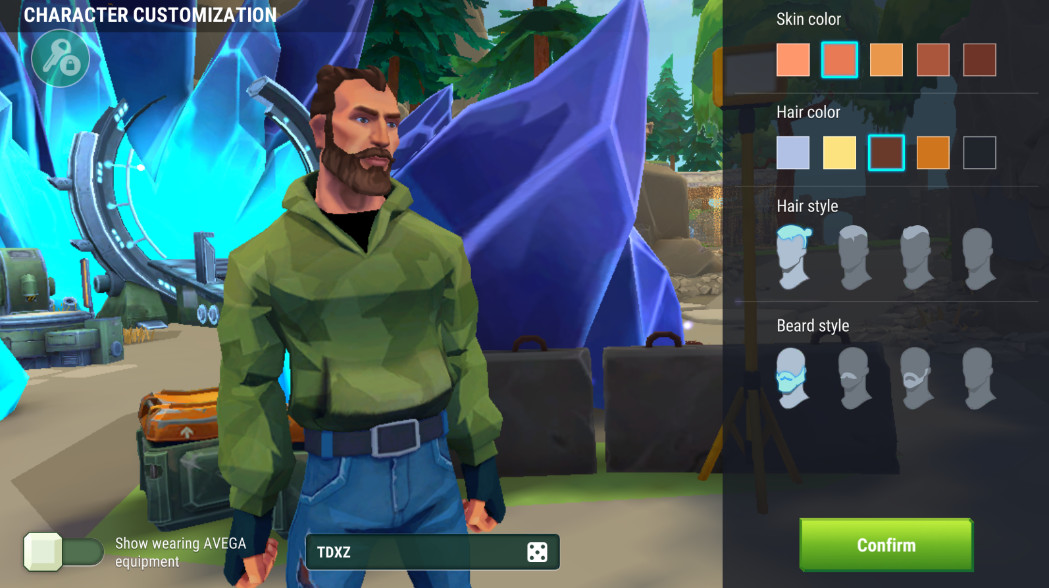1049x588 pixels.
Task: Select the light blue-gray hair color
Action: pyautogui.click(x=793, y=153)
